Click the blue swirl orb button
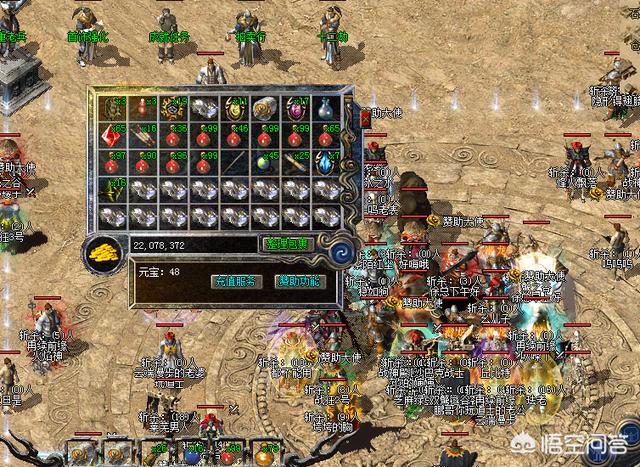 [x=345, y=250]
